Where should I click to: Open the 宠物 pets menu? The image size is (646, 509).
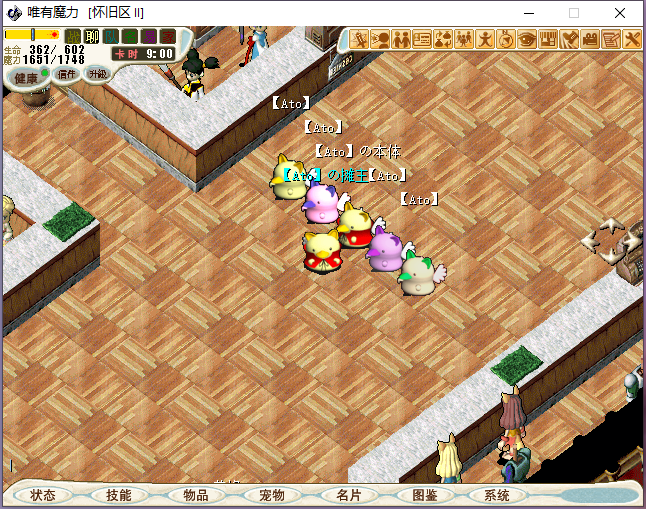[x=272, y=495]
